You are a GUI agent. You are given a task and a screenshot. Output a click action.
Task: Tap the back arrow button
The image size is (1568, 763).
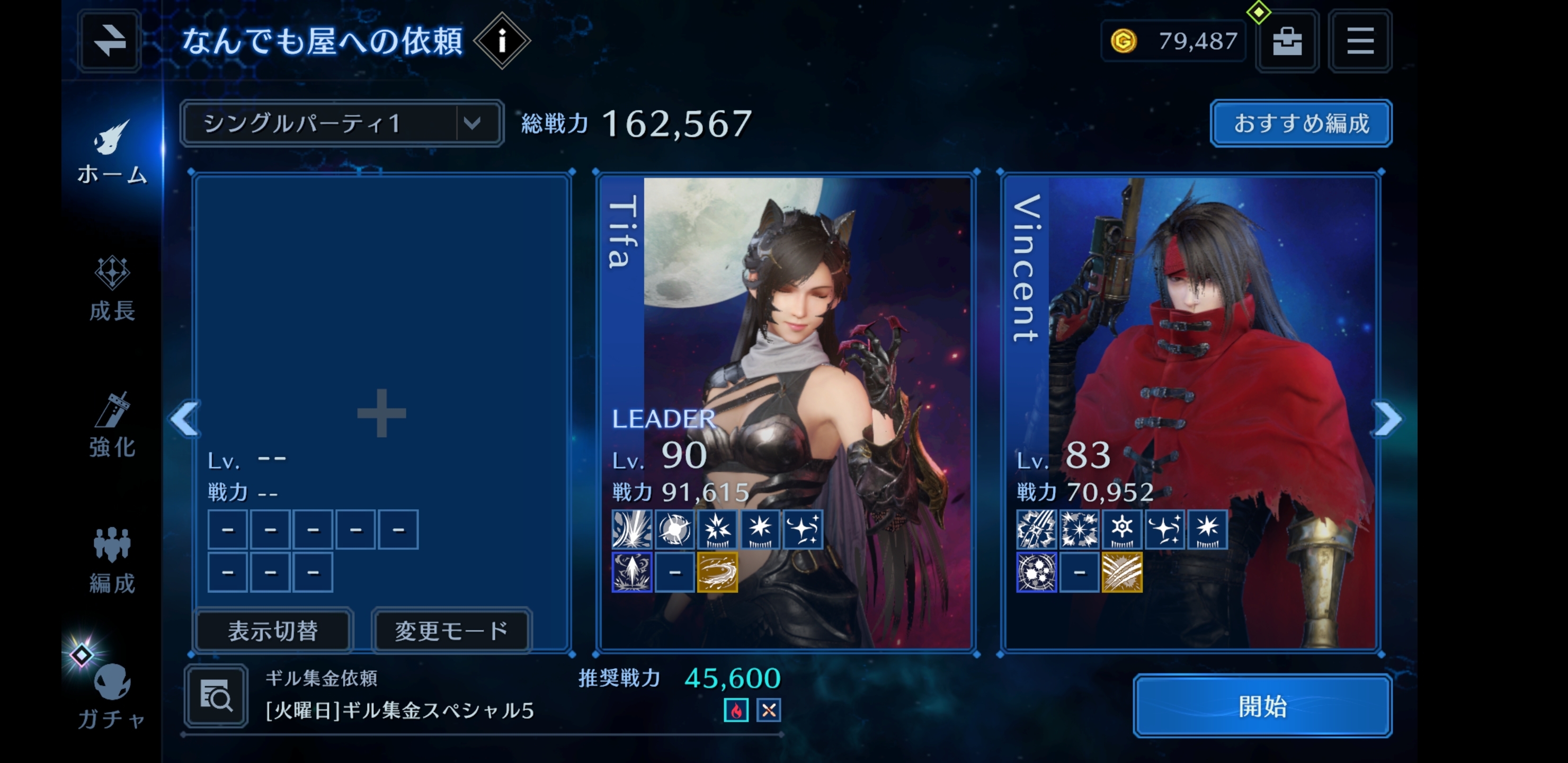(110, 41)
